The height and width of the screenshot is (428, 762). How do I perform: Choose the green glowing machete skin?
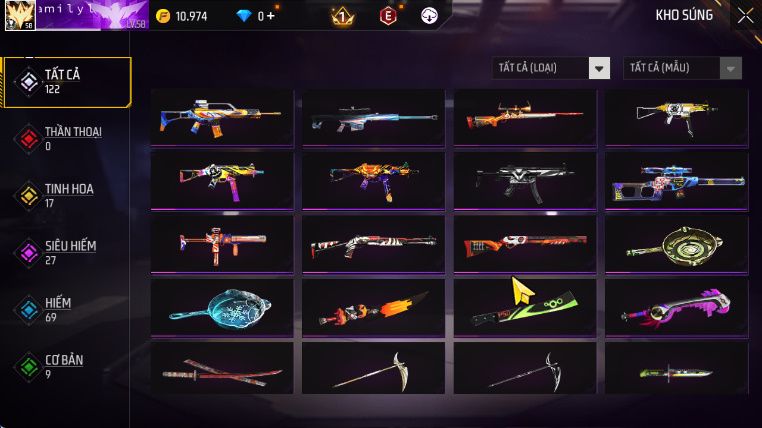click(x=525, y=306)
